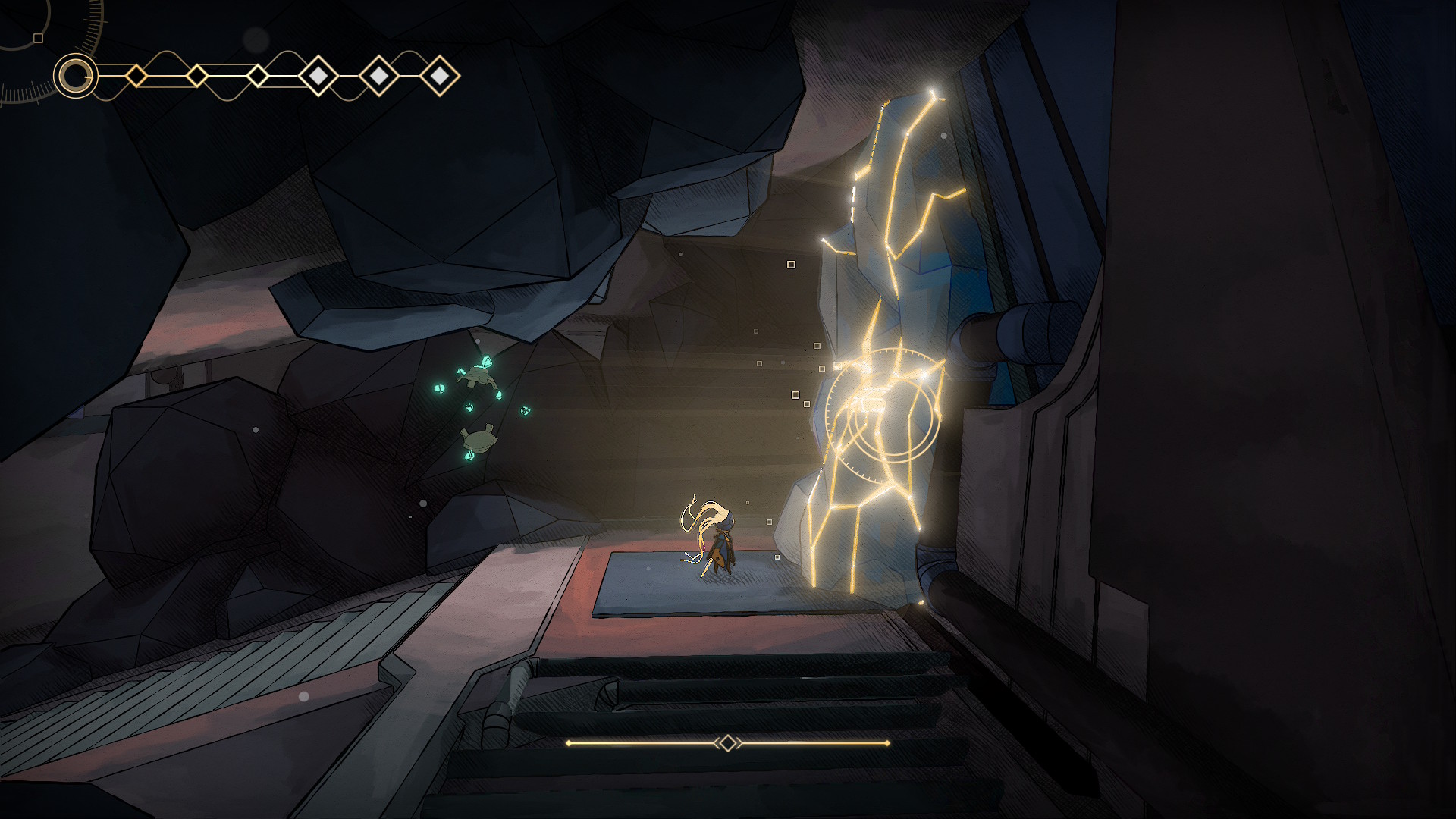The height and width of the screenshot is (819, 1456).
Task: Click the diamond marker on the bottom gold bar
Action: [727, 743]
